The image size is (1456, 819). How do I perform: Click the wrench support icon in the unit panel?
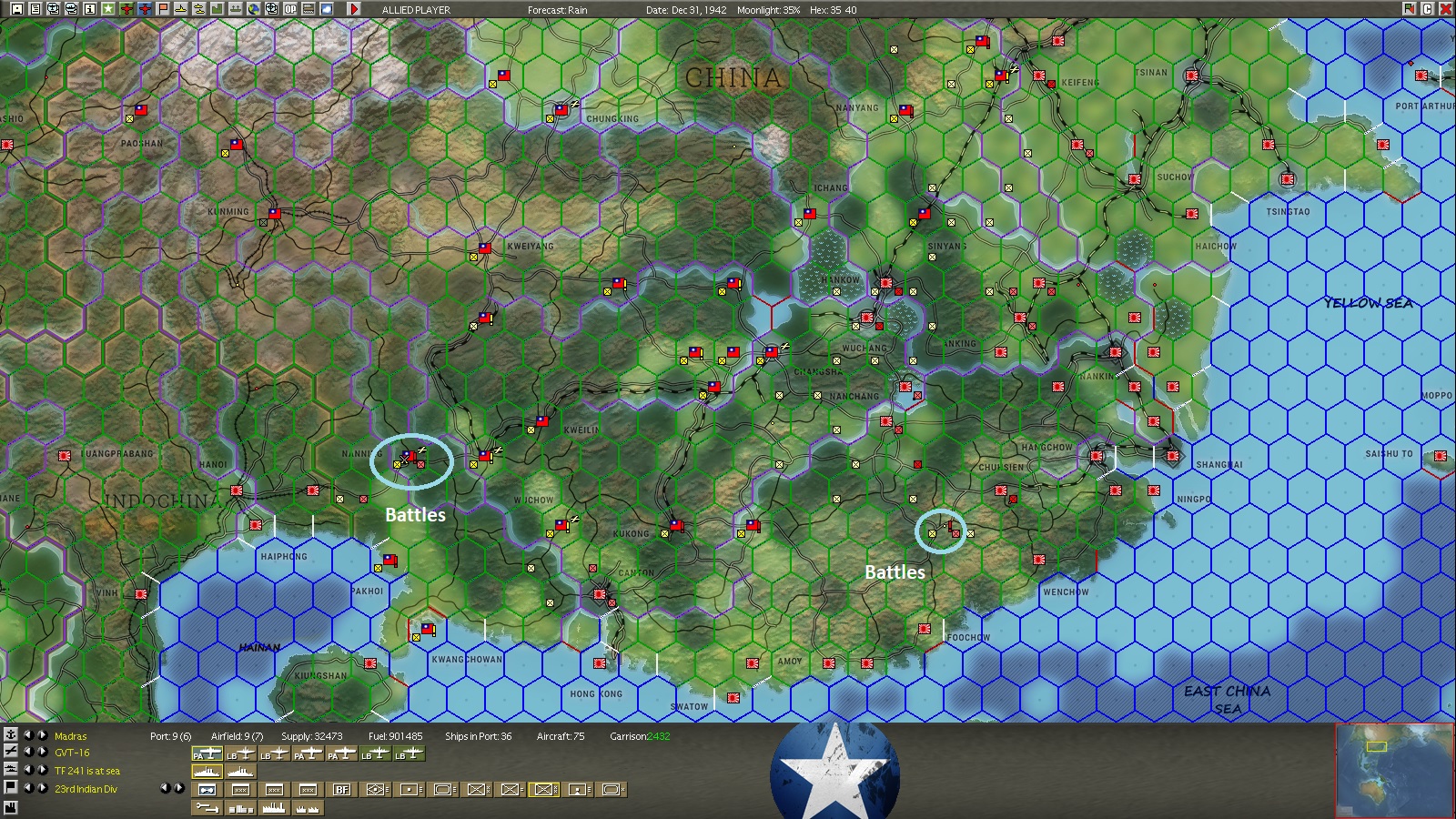207,808
